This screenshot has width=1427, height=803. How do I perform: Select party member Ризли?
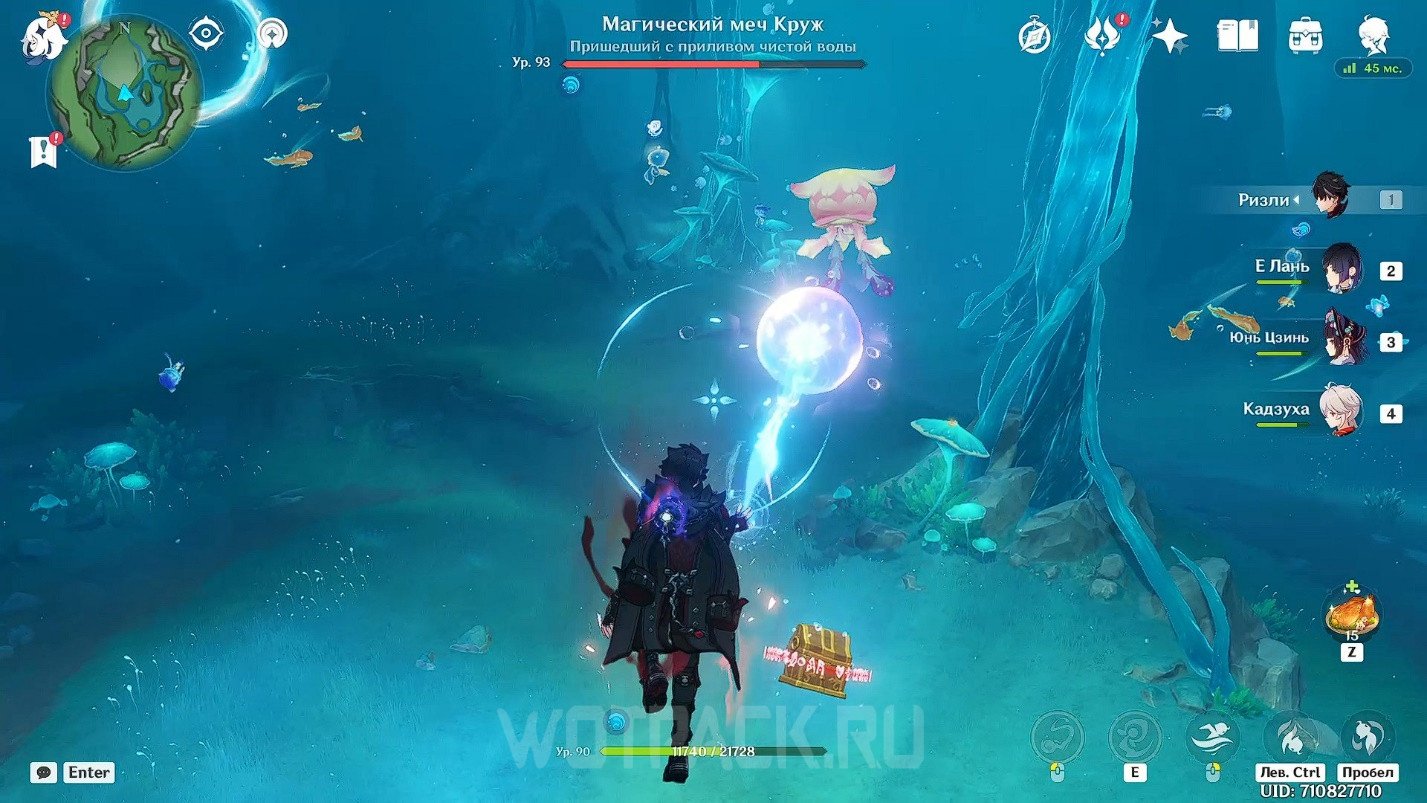click(x=1330, y=198)
